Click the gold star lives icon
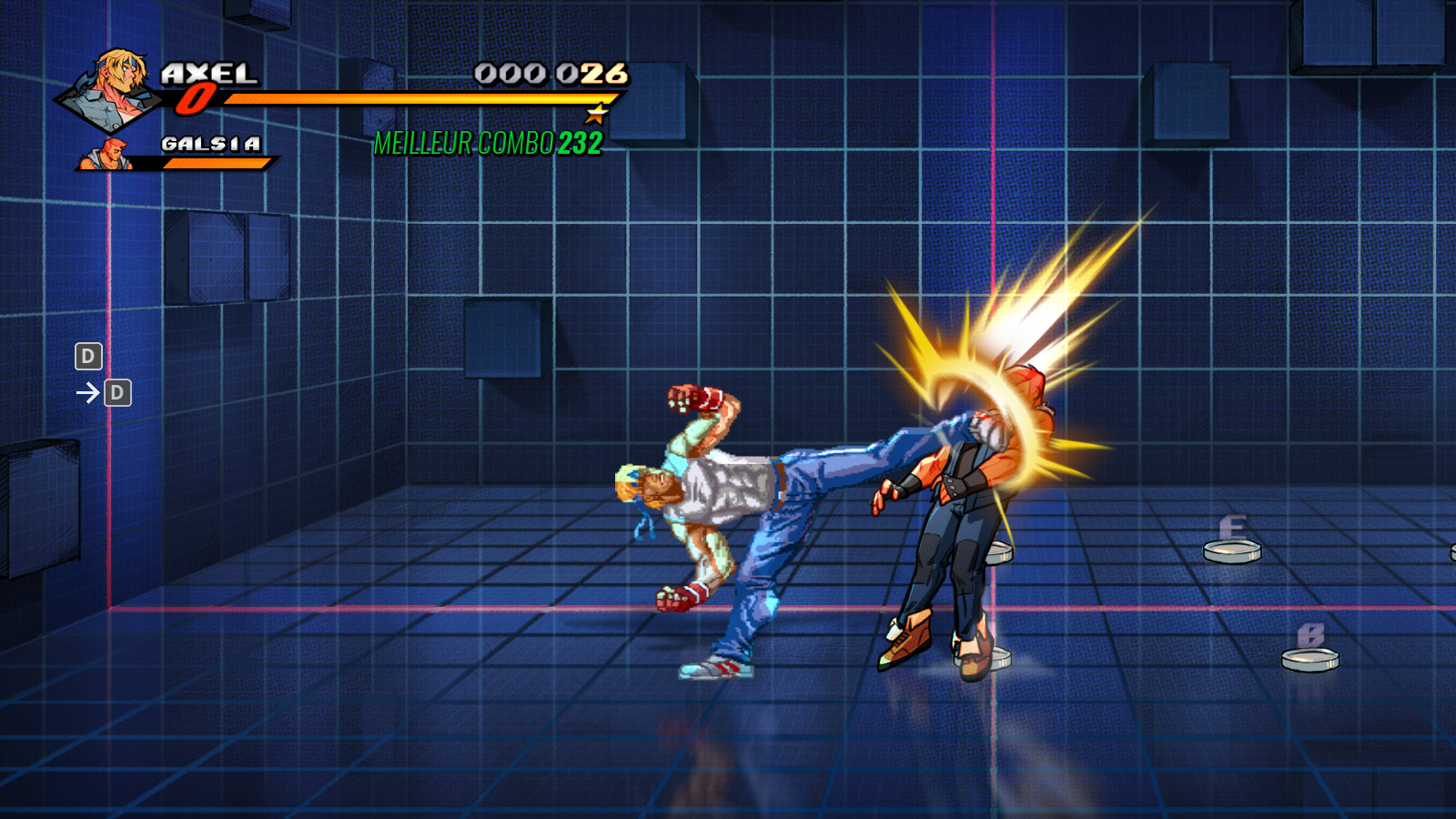1456x819 pixels. (596, 114)
